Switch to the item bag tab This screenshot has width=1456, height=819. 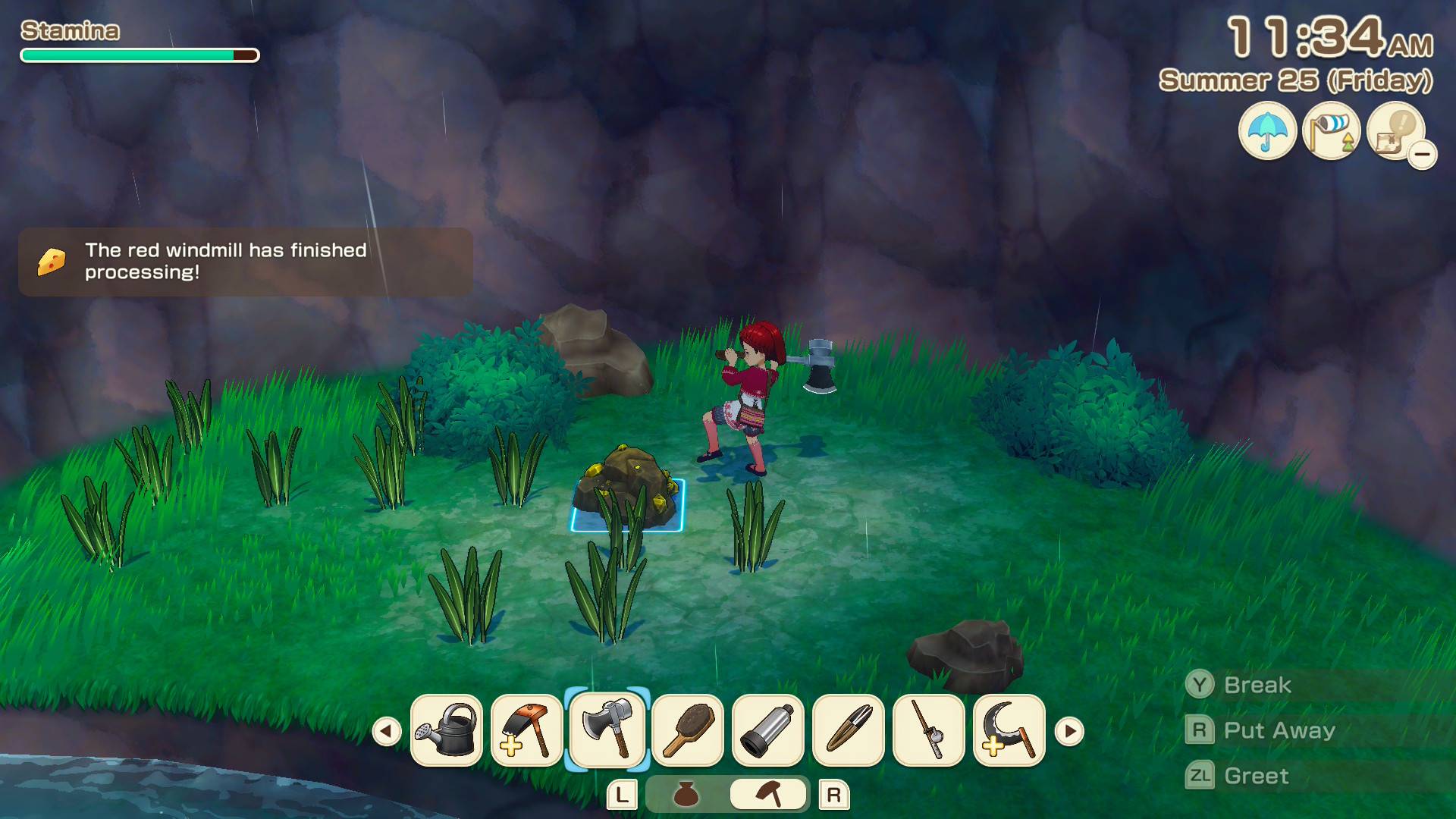click(686, 795)
